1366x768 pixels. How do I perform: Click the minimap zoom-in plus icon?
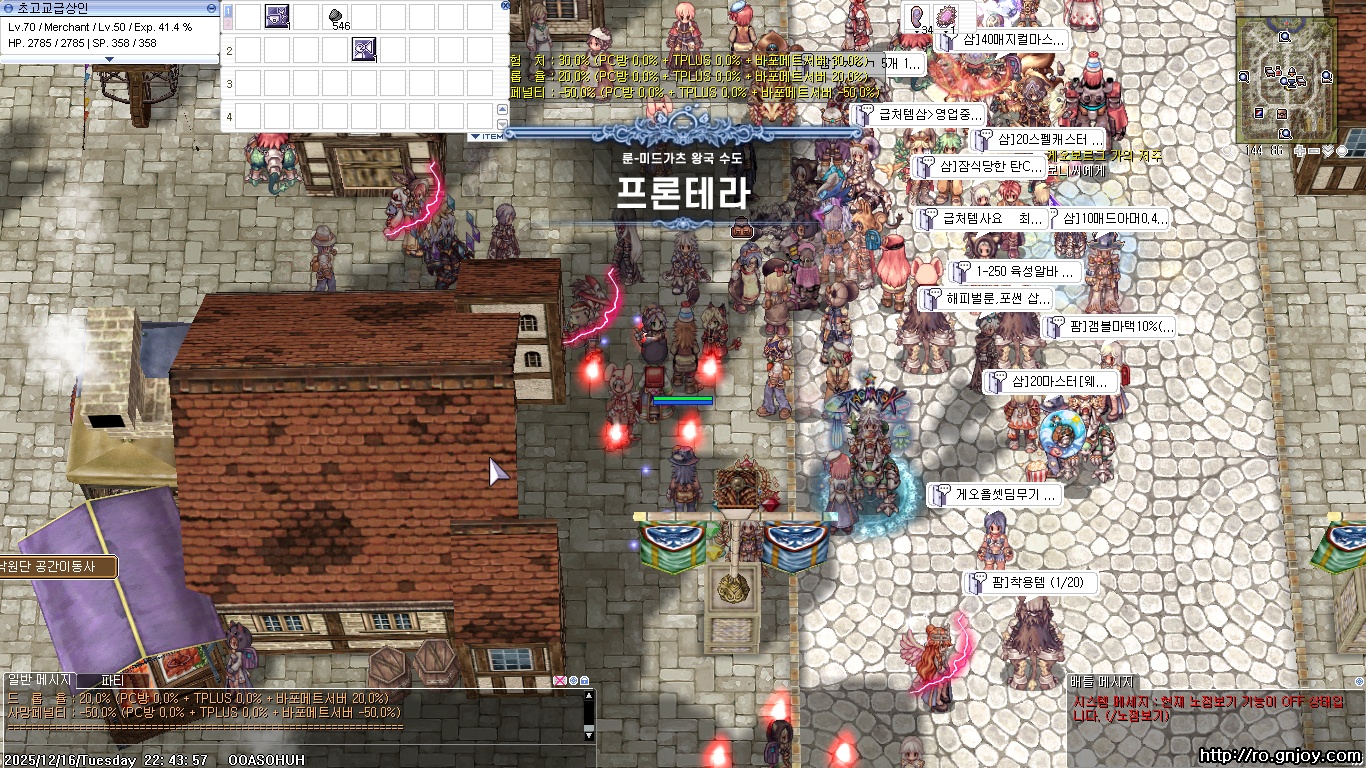(x=1300, y=150)
